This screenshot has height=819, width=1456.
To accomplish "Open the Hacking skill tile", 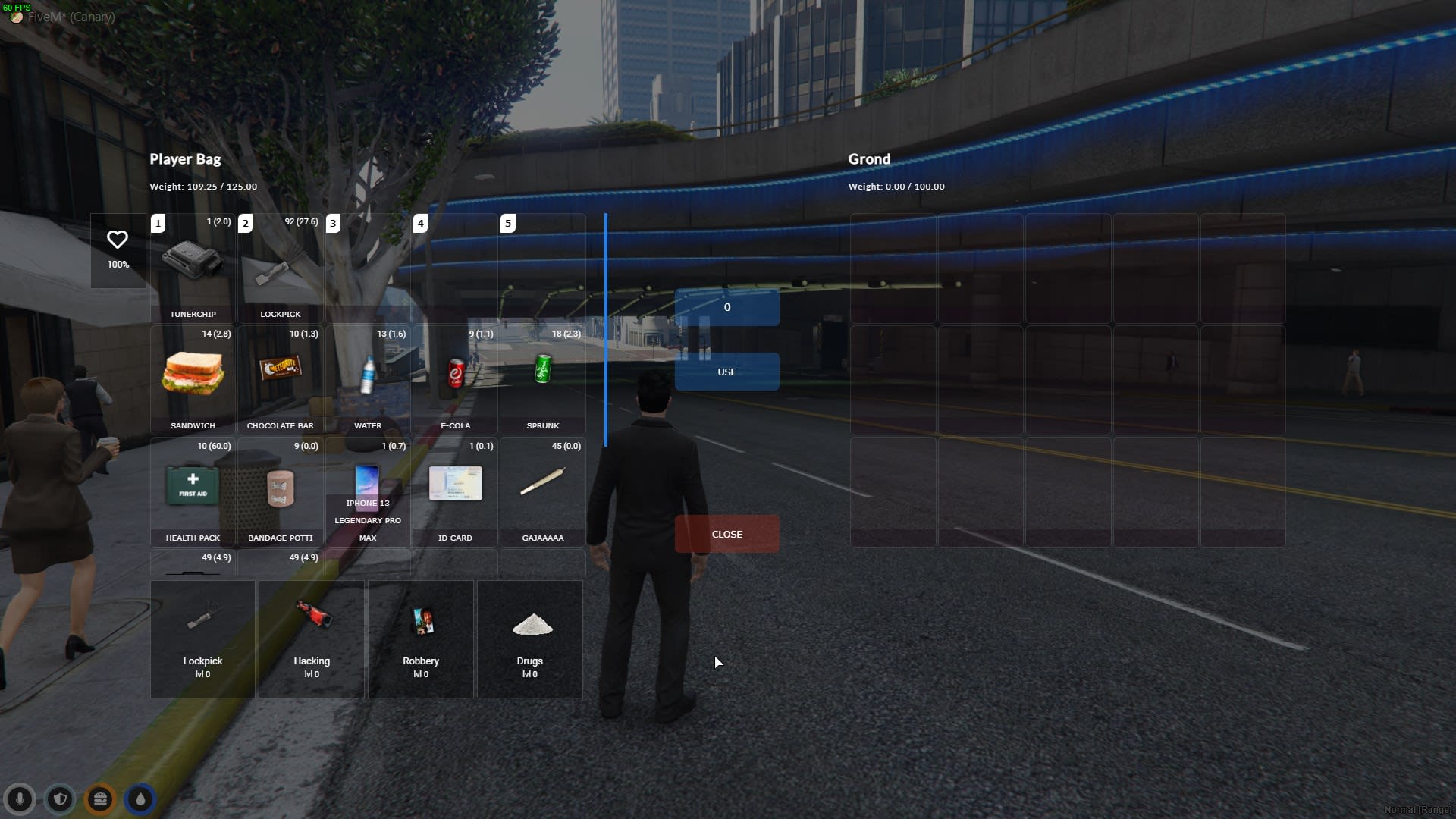I will 312,639.
